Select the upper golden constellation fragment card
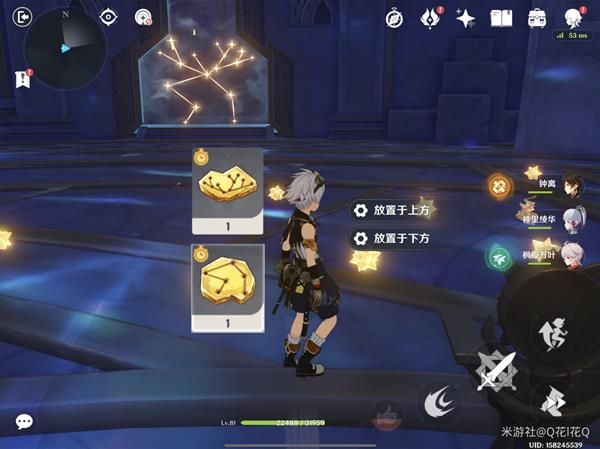This screenshot has width=600, height=449. tap(227, 192)
